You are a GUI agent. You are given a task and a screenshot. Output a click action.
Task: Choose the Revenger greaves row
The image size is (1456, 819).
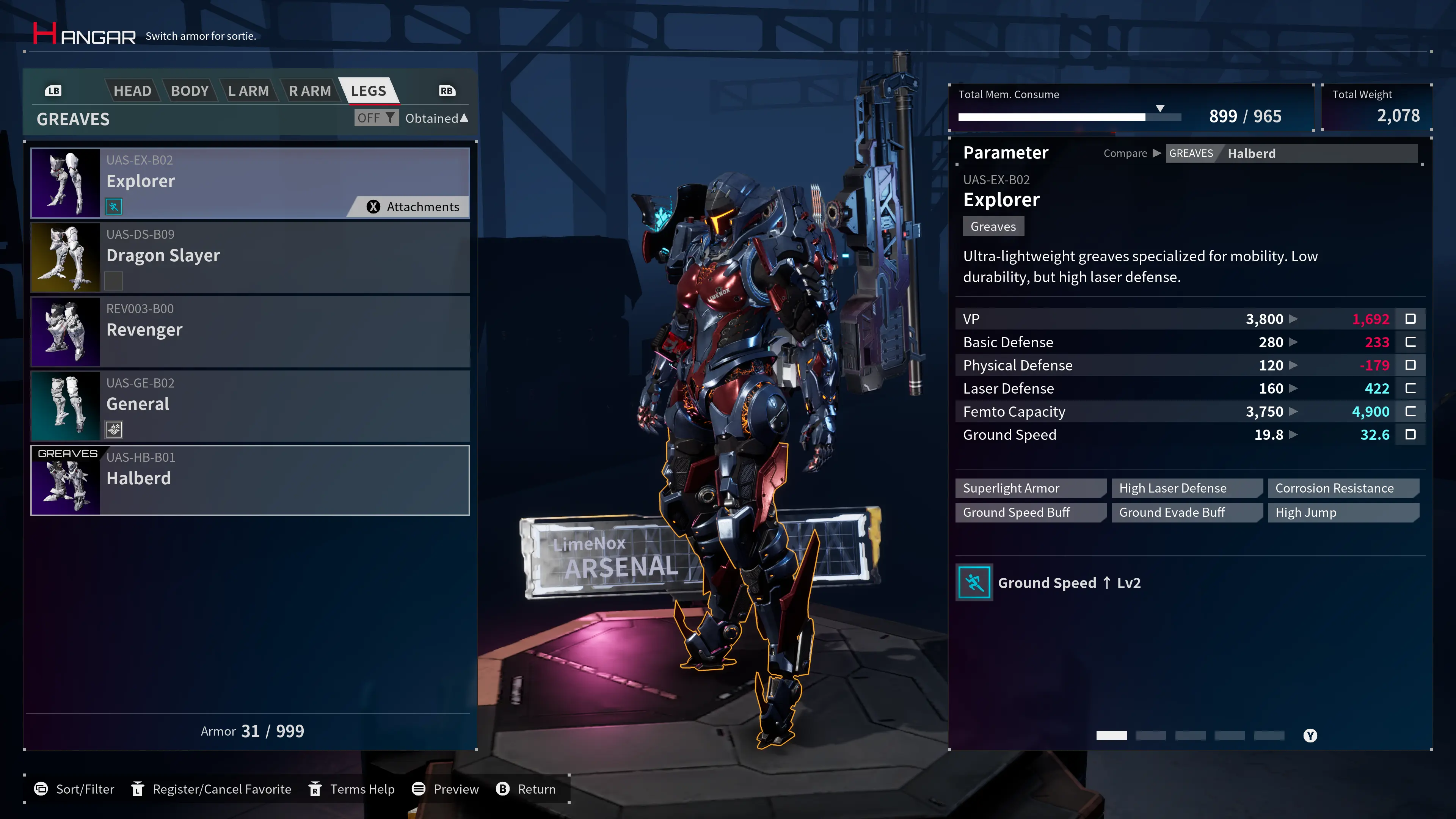[x=249, y=331]
